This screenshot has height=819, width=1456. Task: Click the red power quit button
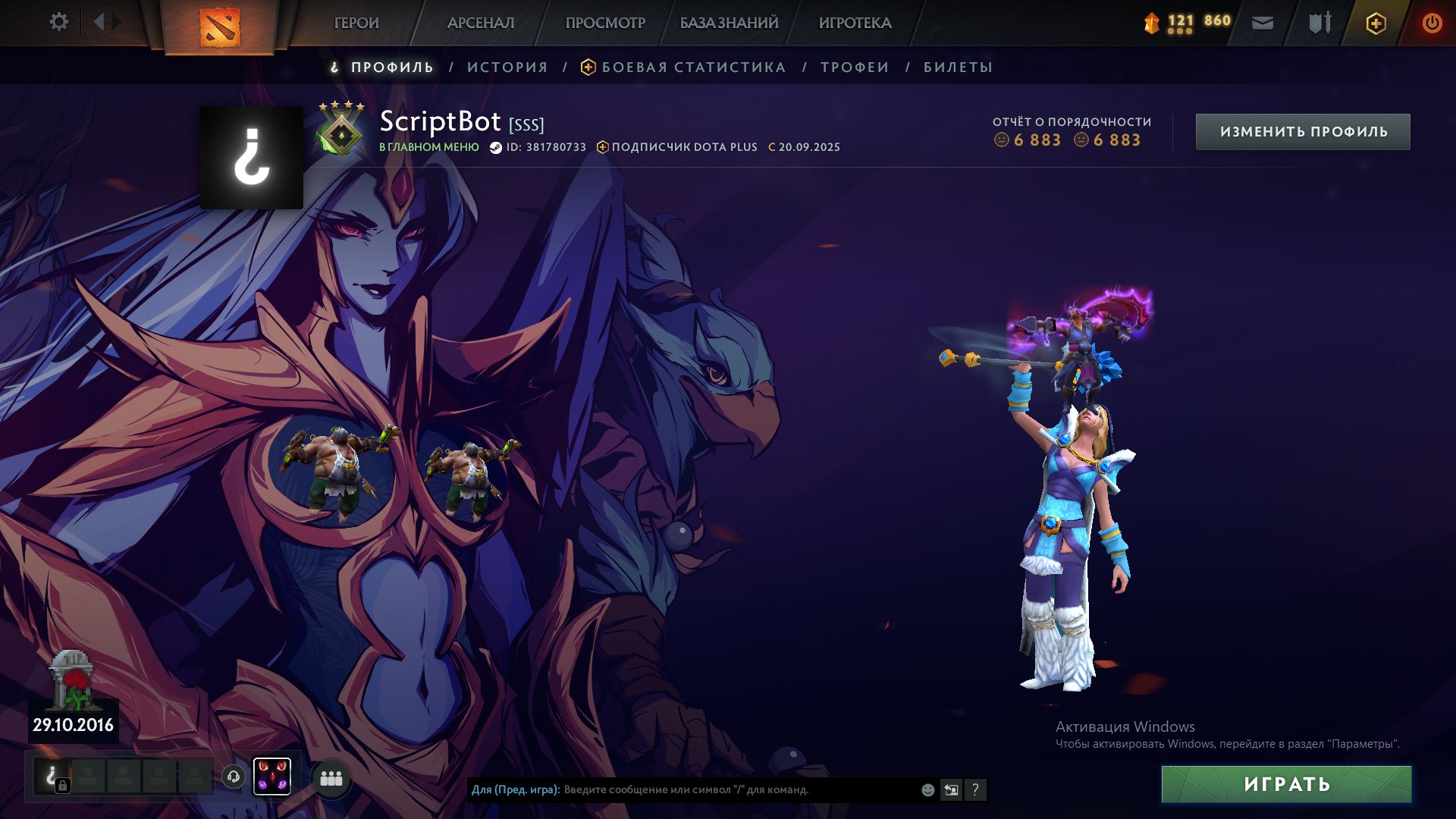click(x=1432, y=24)
